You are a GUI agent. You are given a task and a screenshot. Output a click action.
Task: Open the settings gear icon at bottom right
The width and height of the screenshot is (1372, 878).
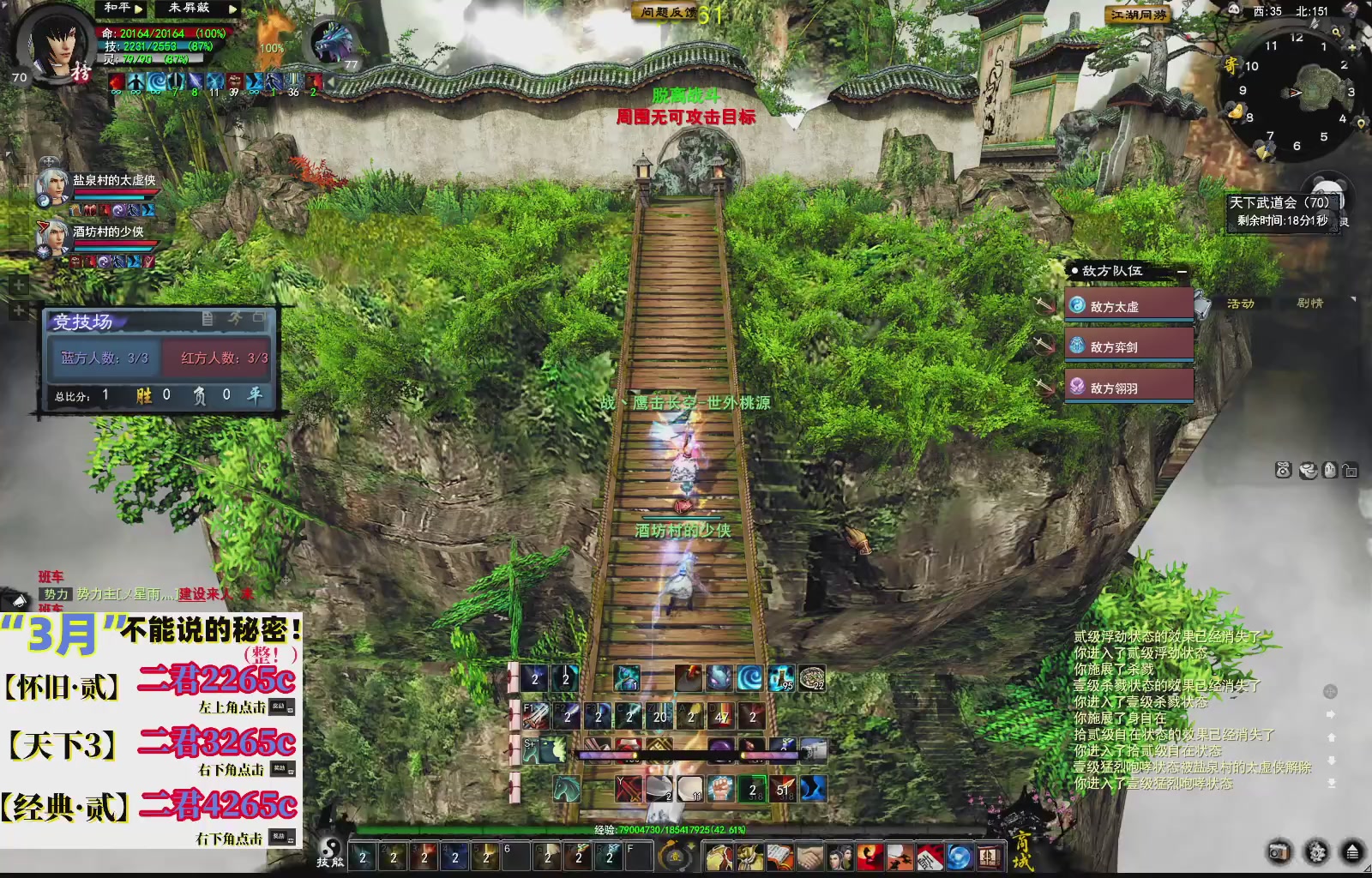pyautogui.click(x=1316, y=852)
